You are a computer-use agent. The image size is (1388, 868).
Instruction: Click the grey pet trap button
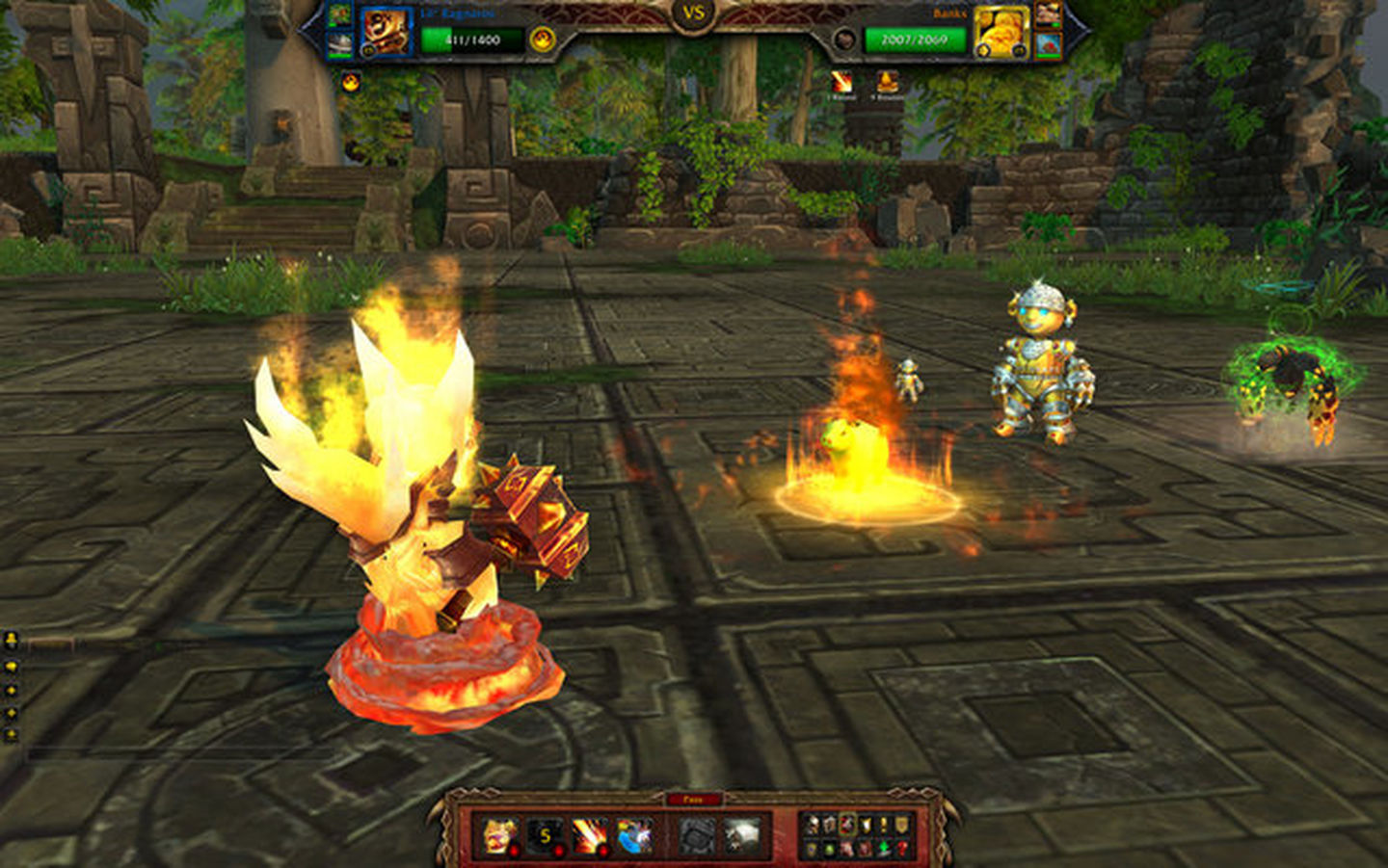coord(696,835)
